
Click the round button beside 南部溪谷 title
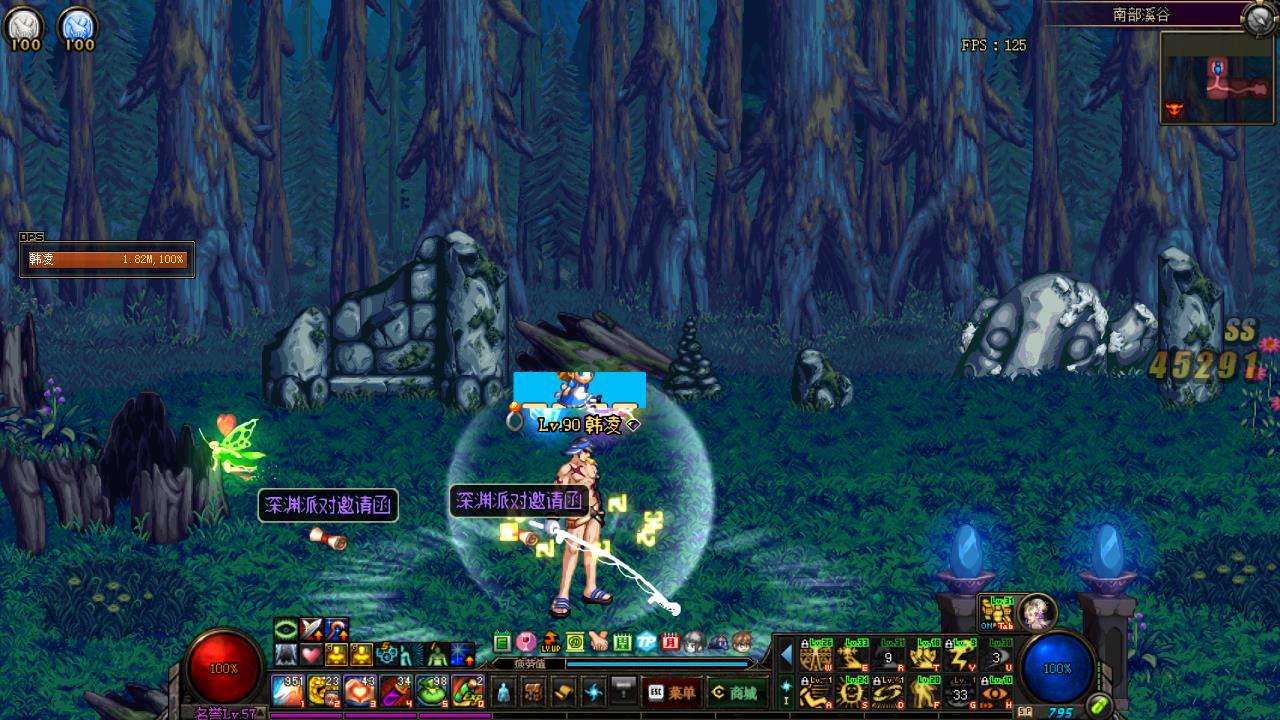1258,17
